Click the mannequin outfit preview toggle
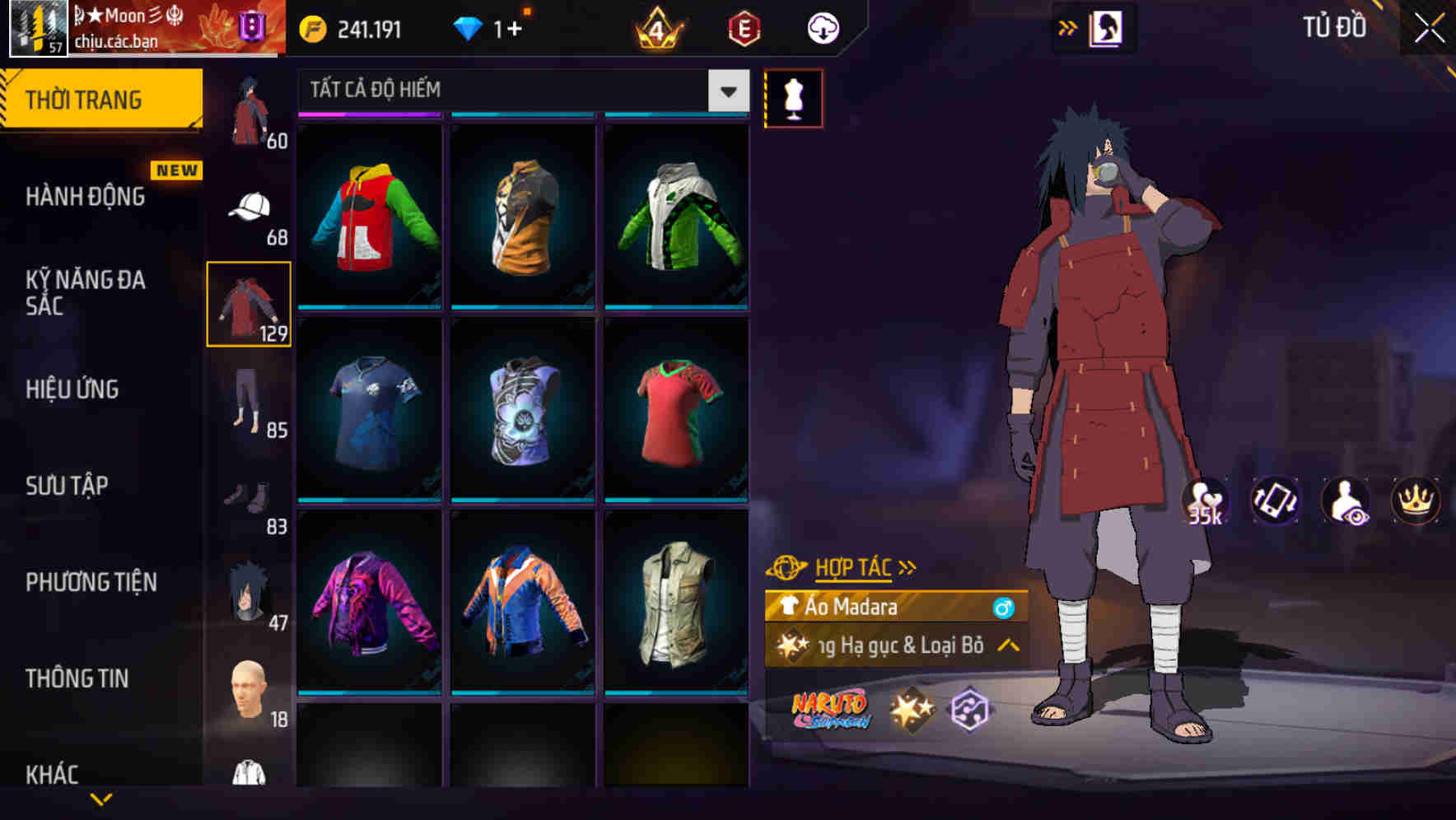Image resolution: width=1456 pixels, height=820 pixels. pos(793,98)
